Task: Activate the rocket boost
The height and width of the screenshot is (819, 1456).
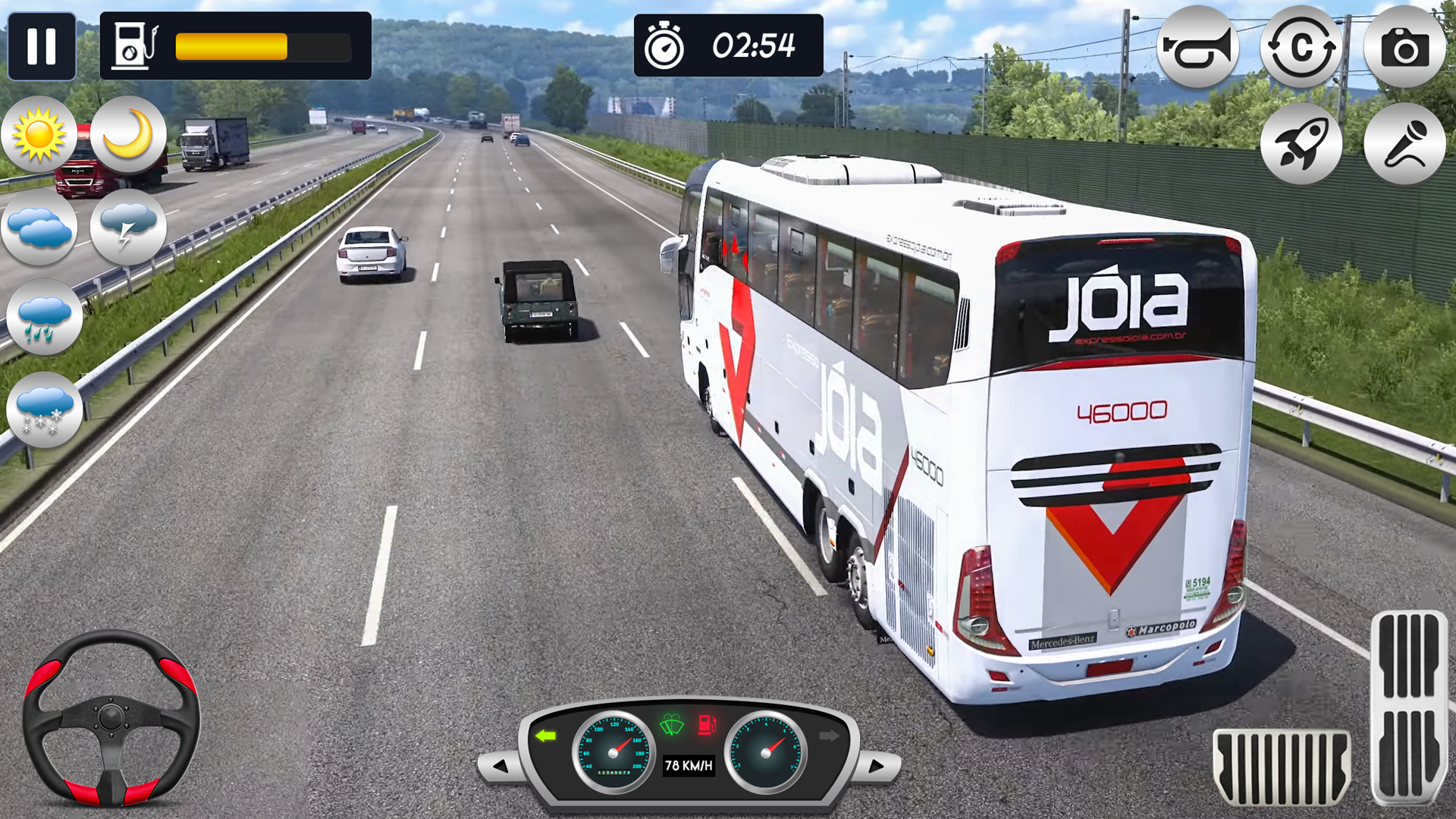Action: [1301, 143]
